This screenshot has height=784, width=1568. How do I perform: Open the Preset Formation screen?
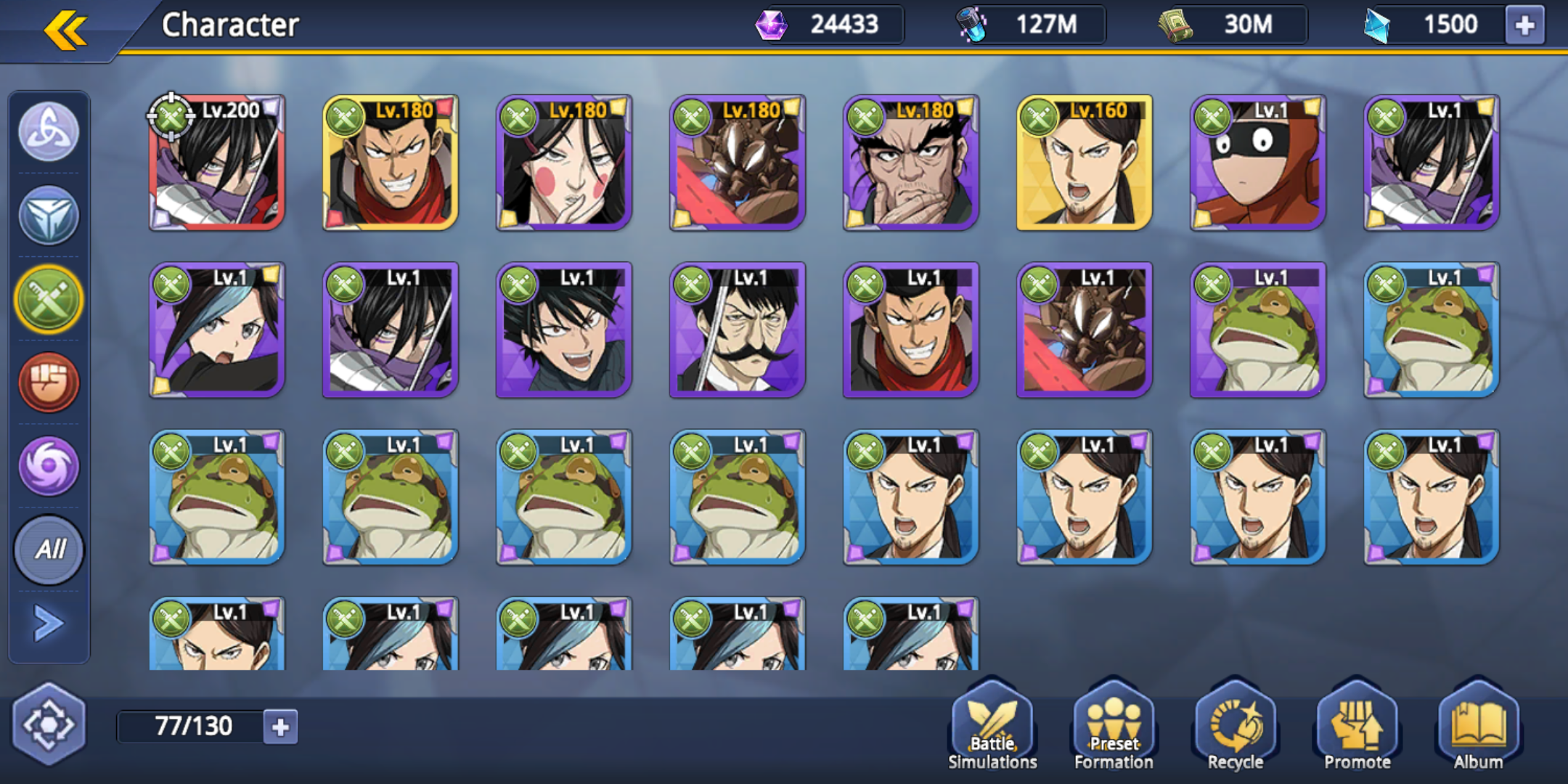[1114, 726]
